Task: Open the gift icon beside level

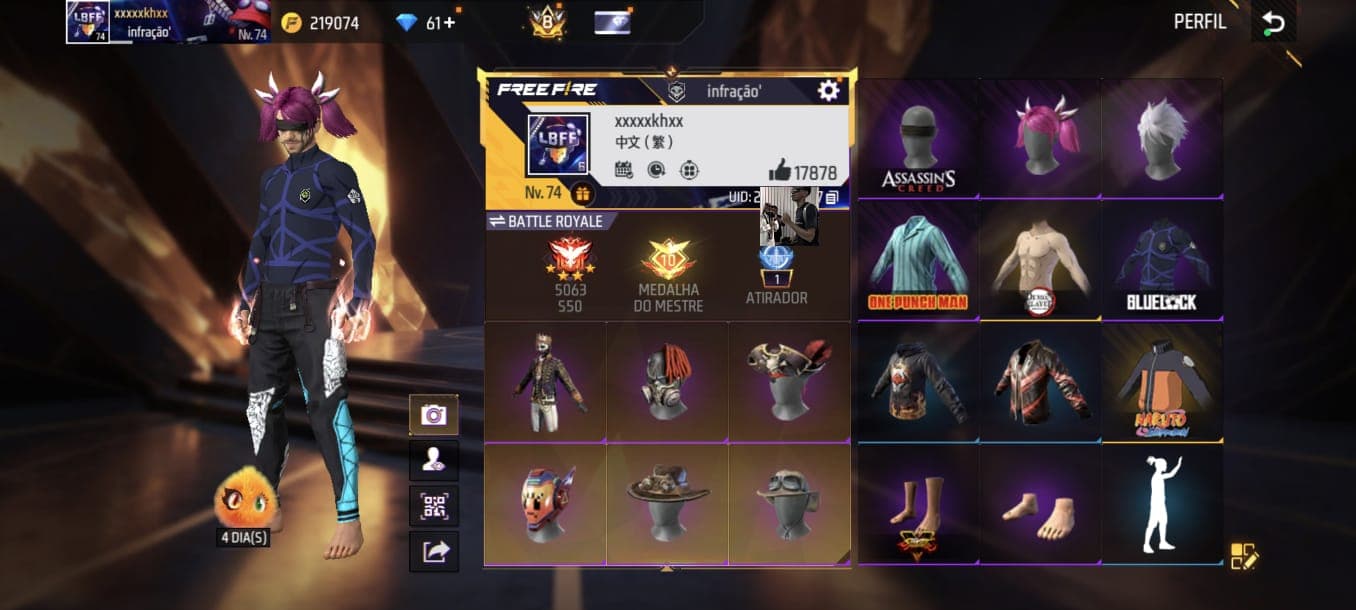Action: (x=583, y=193)
